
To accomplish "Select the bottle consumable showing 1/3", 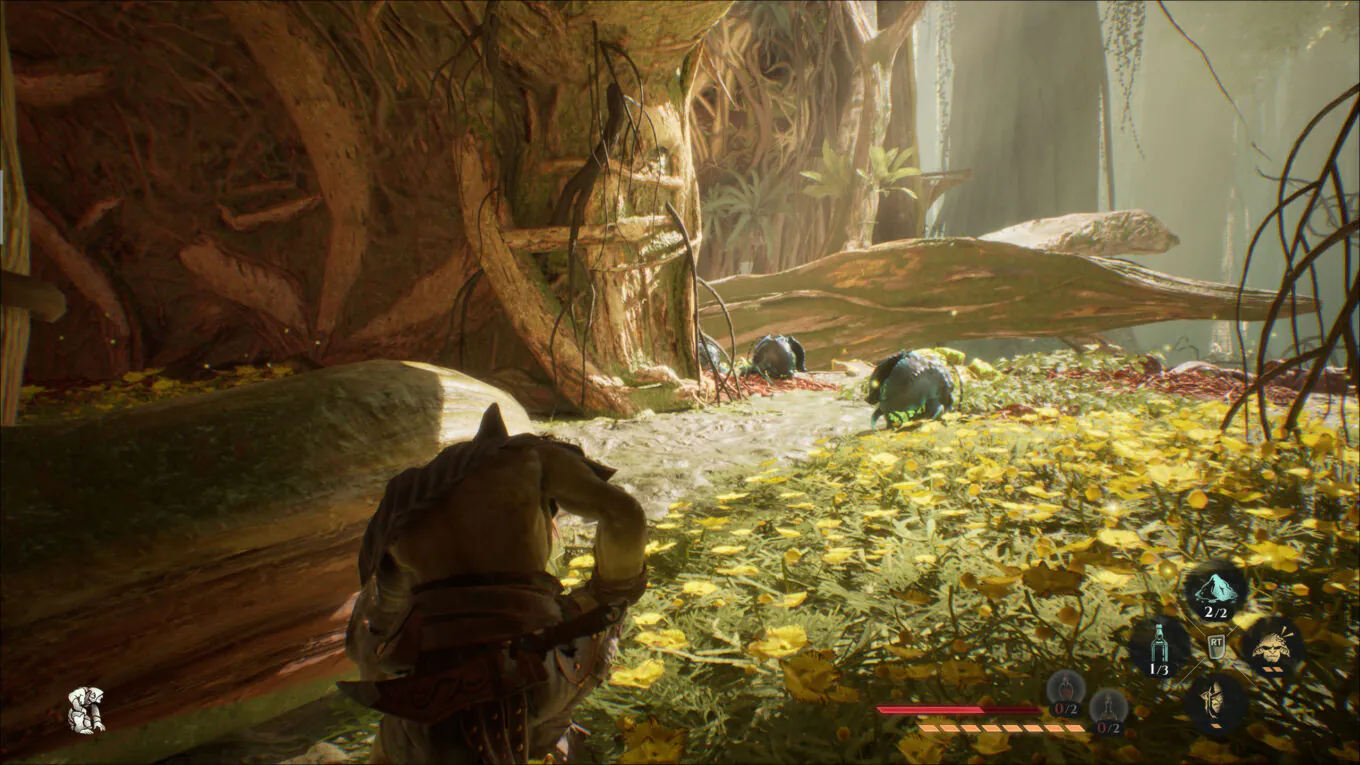I will (1159, 643).
